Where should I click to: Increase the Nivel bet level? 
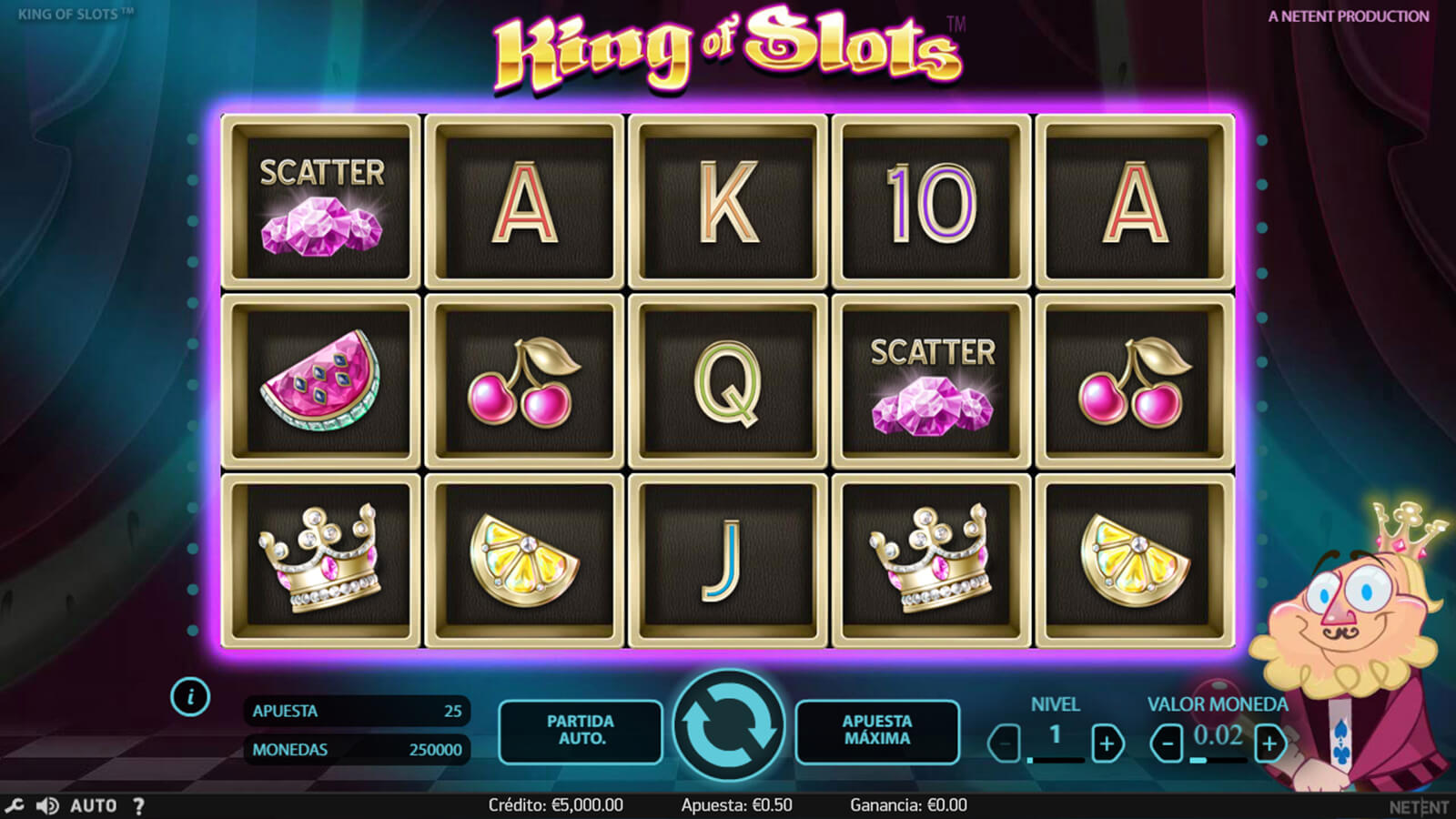(1107, 743)
